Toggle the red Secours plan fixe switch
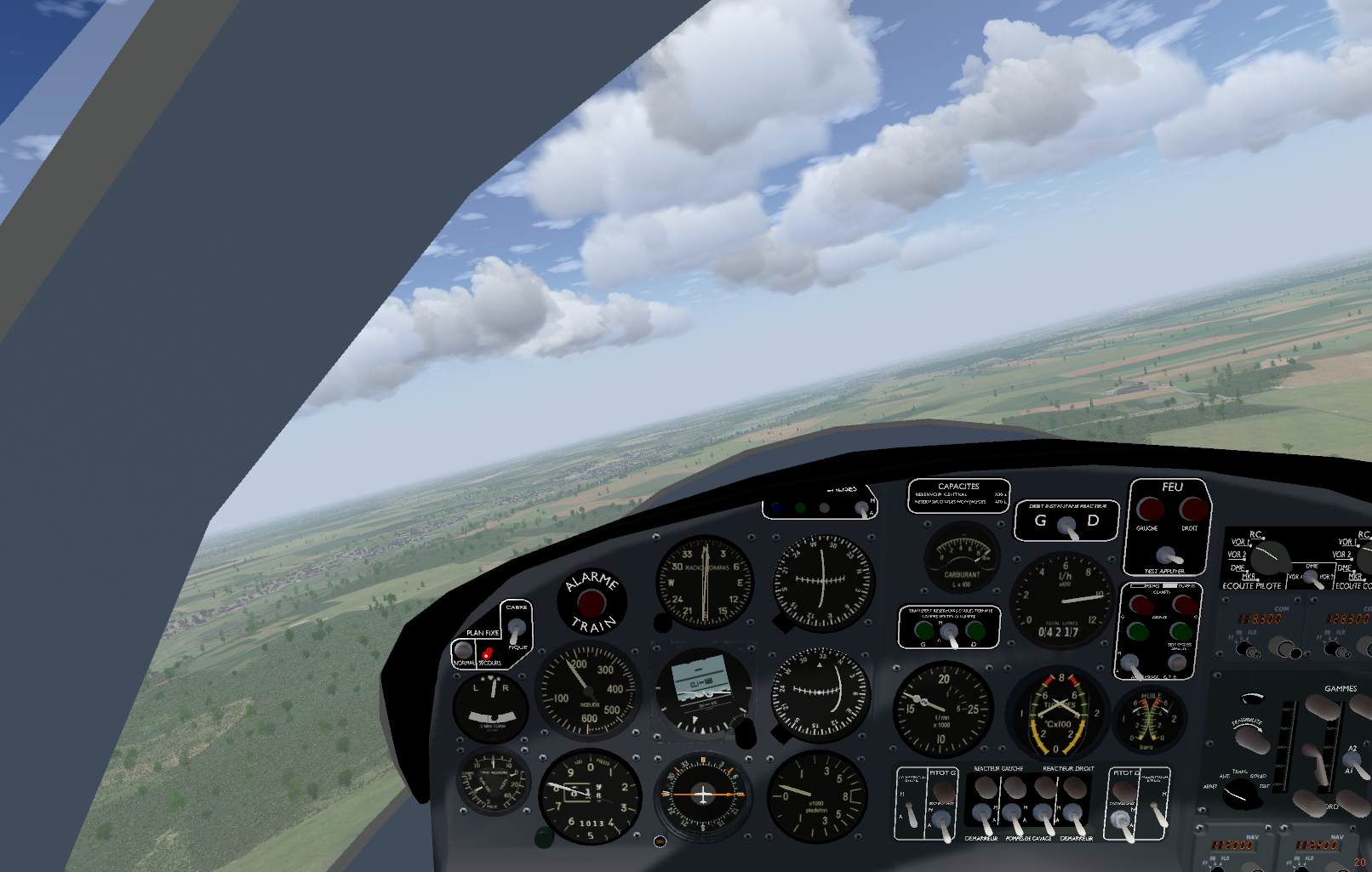This screenshot has width=1372, height=872. coord(487,655)
